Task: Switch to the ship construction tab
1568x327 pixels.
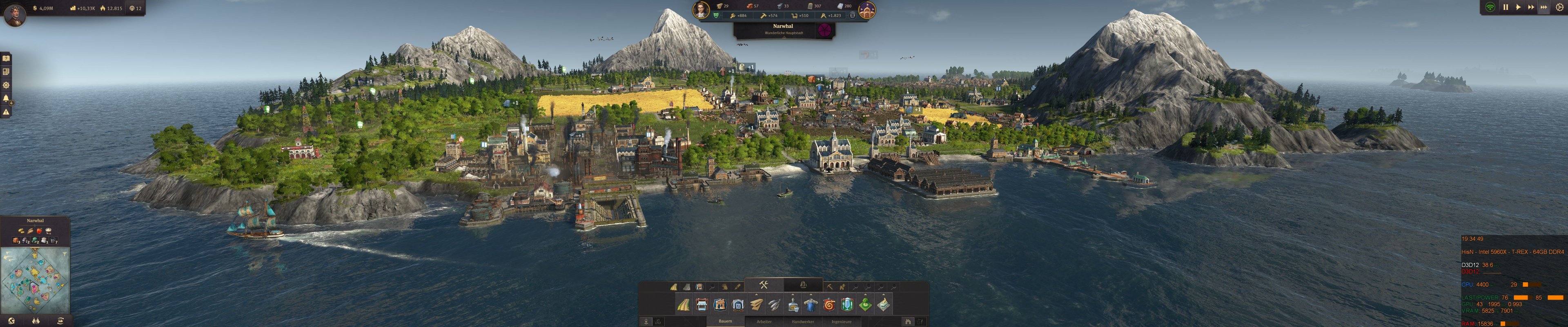Action: (803, 285)
